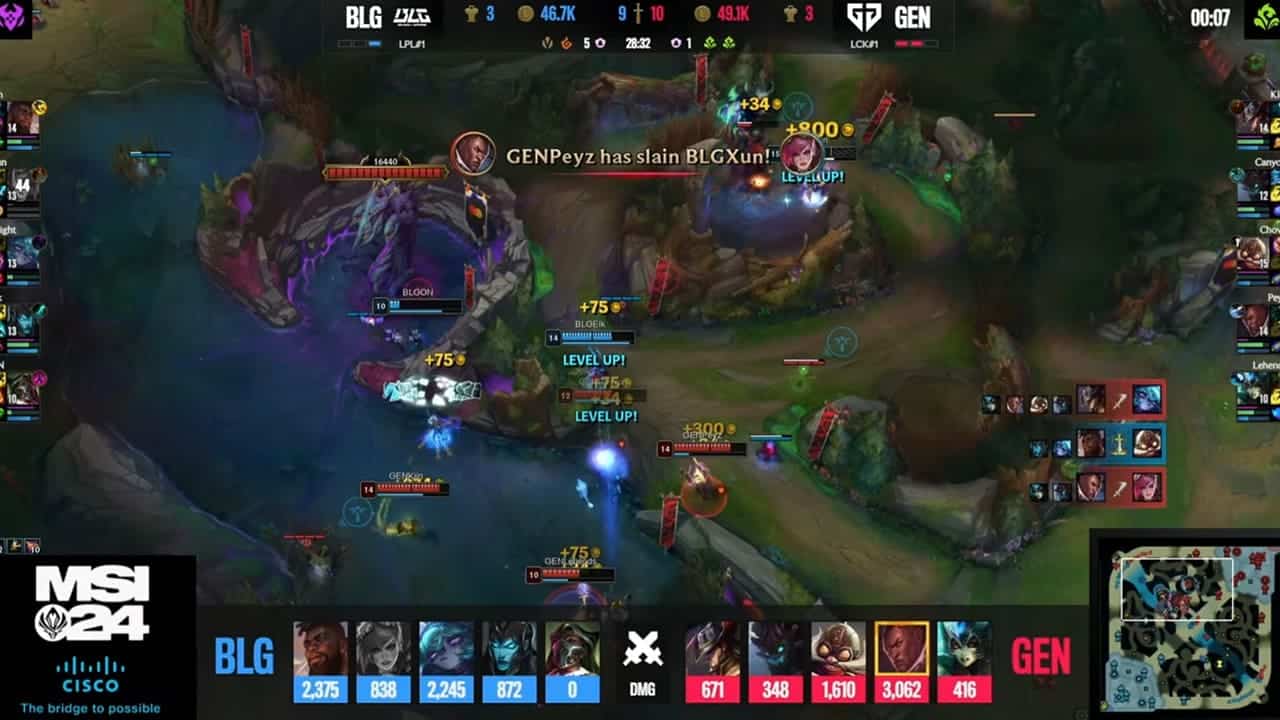1280x720 pixels.
Task: Click the gold coin icon next to 46.7K
Action: (526, 16)
